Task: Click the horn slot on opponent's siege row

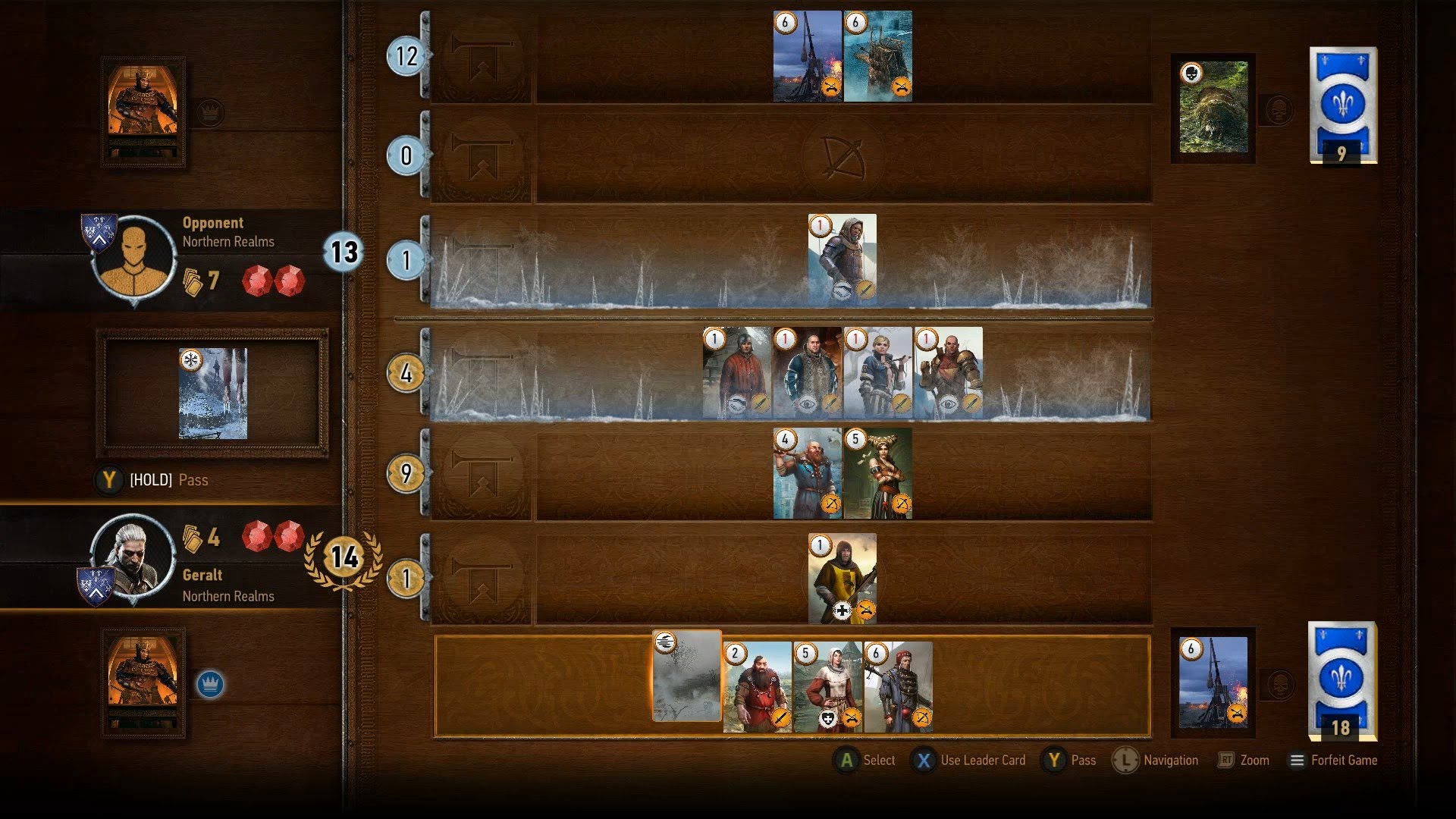Action: pyautogui.click(x=480, y=57)
